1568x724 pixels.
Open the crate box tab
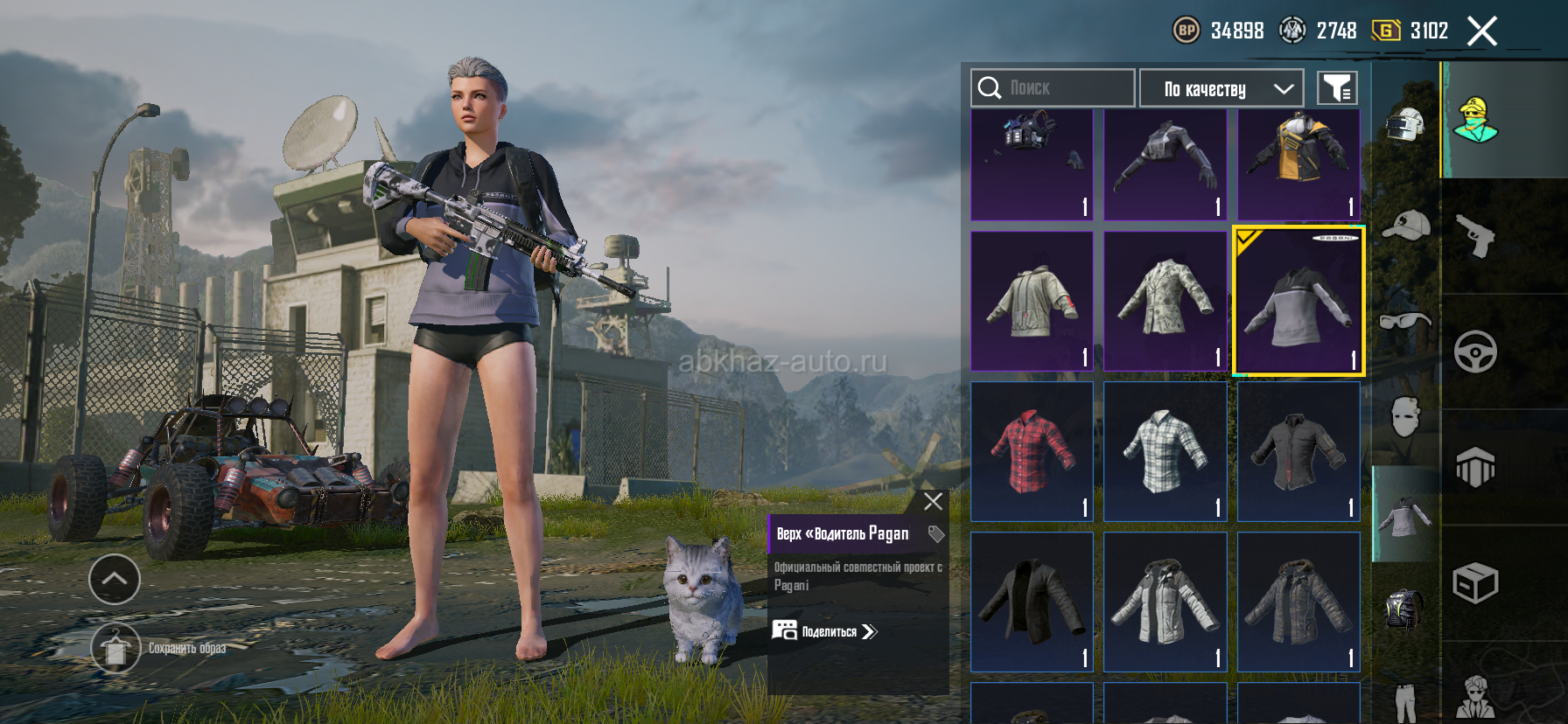[x=1476, y=583]
